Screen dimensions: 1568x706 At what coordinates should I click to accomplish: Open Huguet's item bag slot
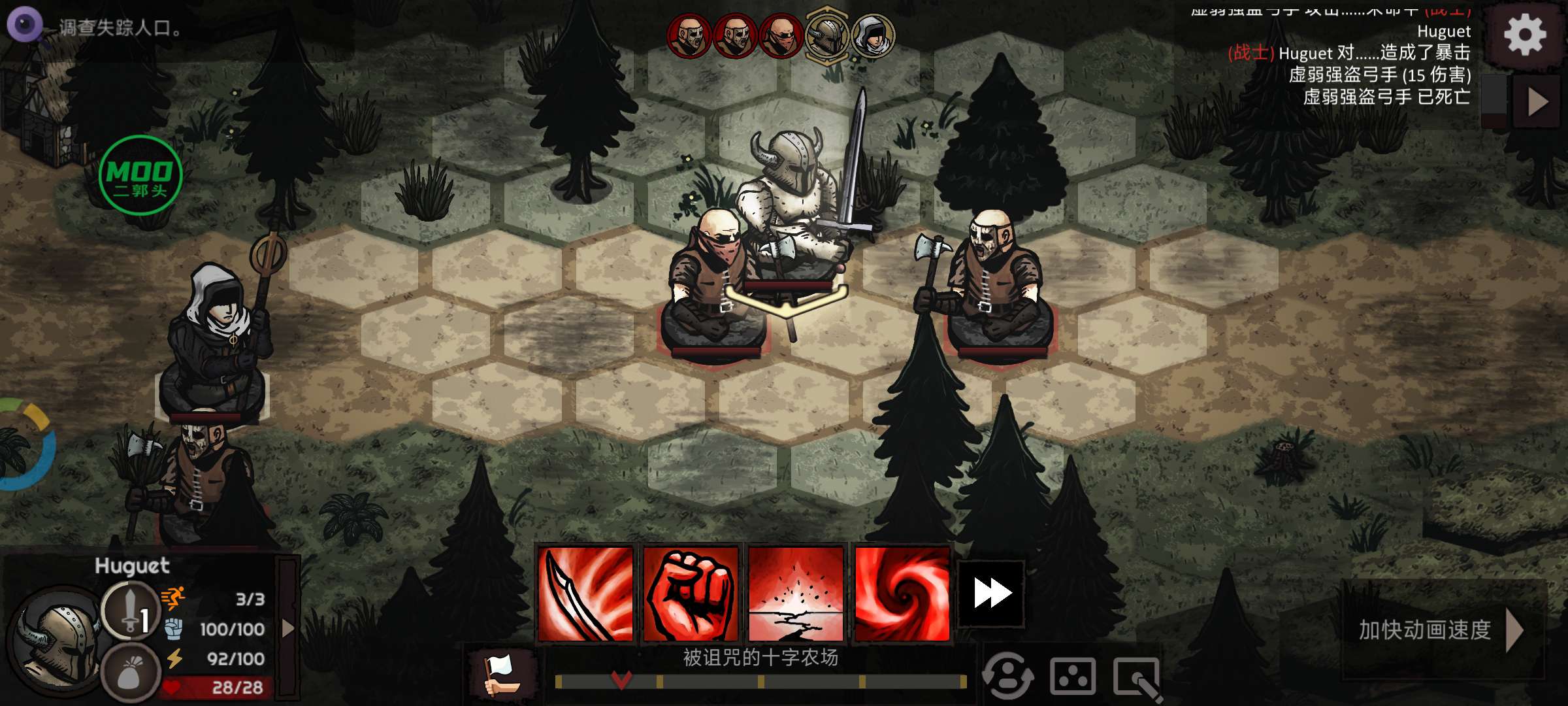click(130, 673)
